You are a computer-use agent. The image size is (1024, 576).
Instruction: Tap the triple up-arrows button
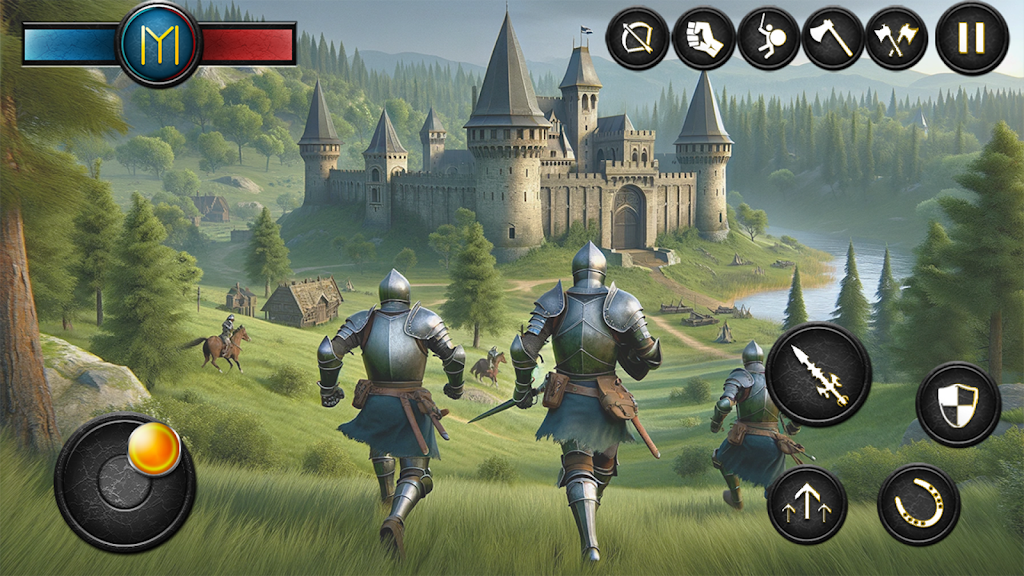coord(807,505)
